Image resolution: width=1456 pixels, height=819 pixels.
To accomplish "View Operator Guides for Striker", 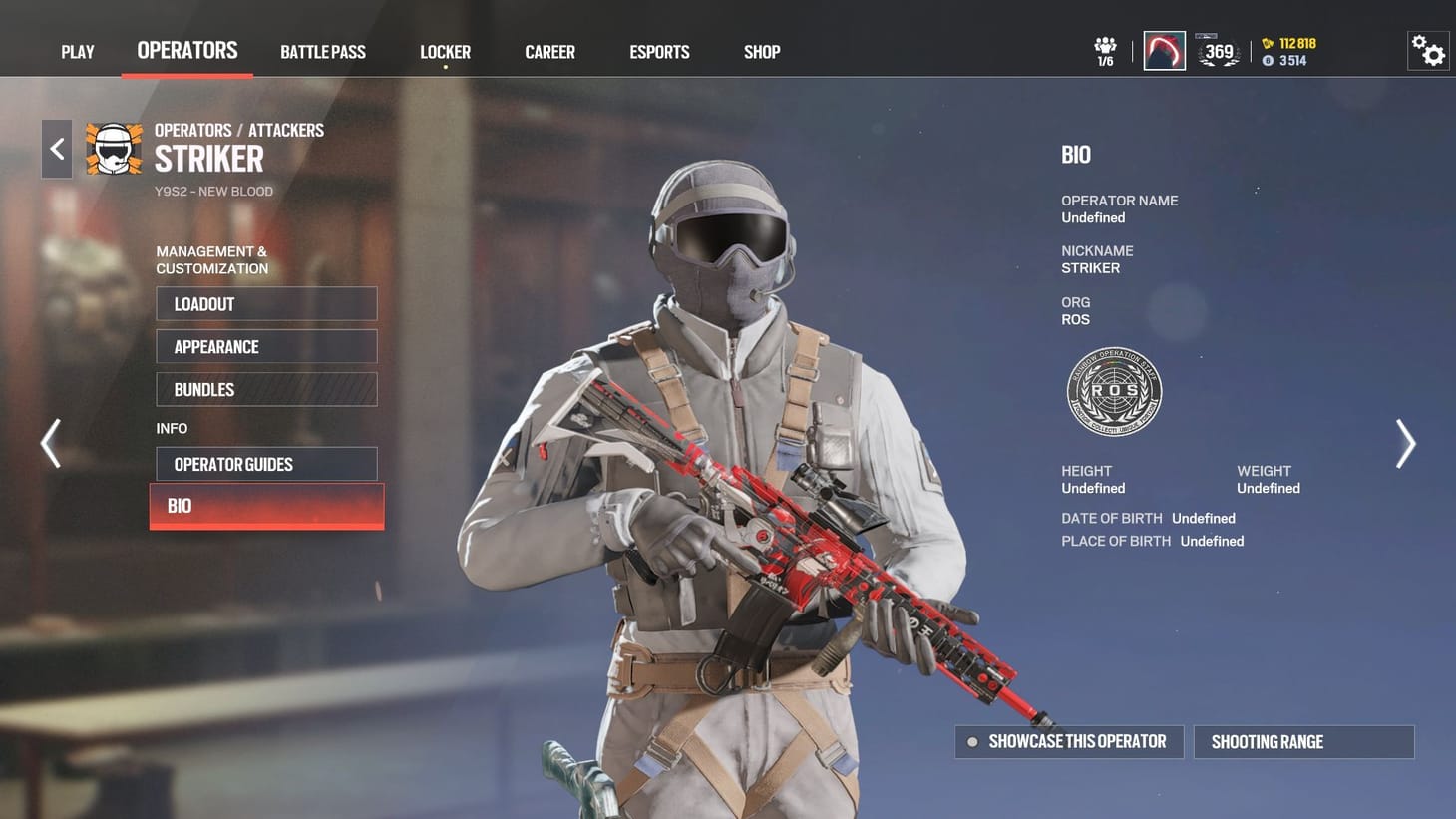I will 266,464.
